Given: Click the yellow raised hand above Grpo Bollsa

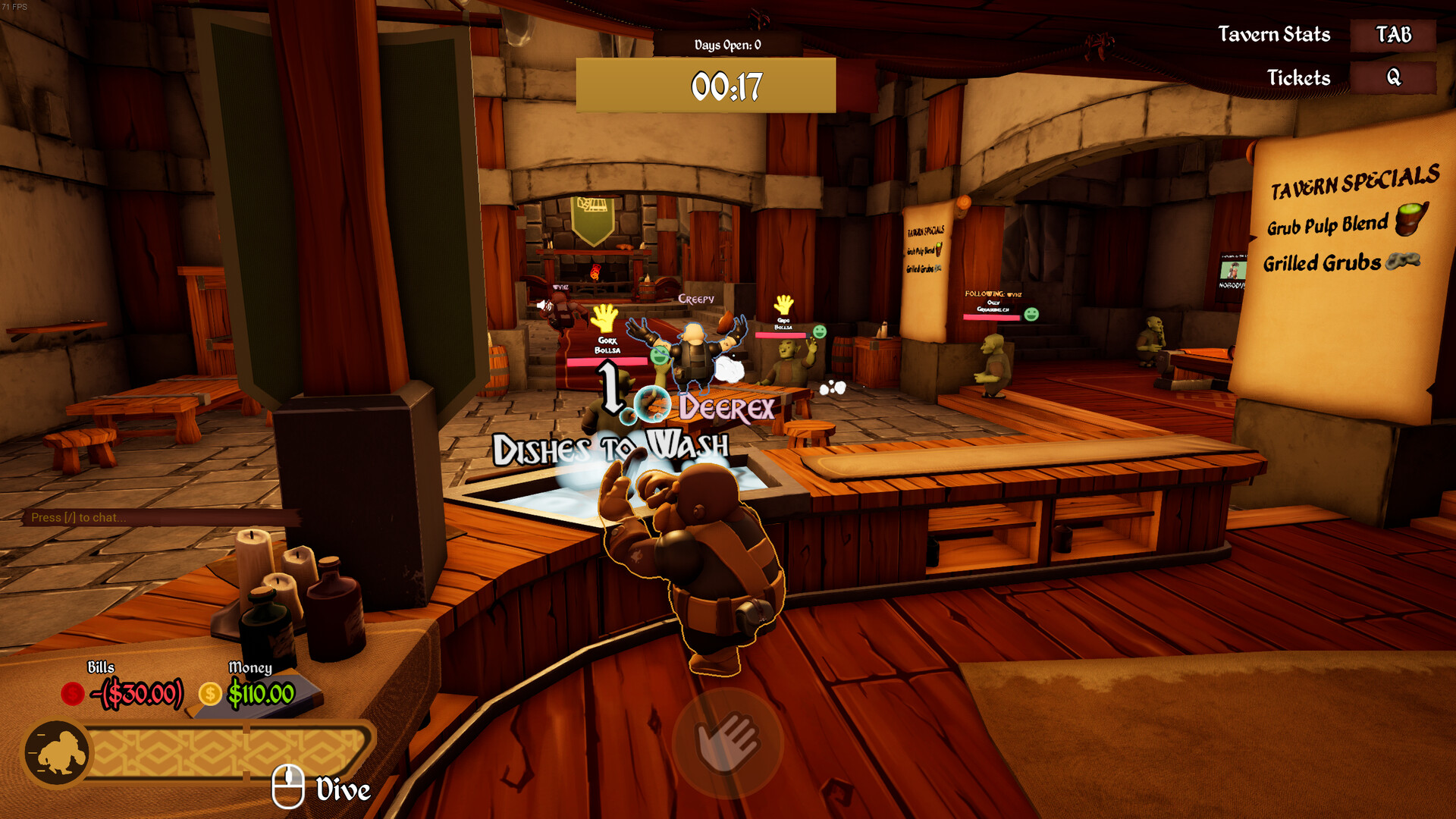Looking at the screenshot, I should [784, 306].
